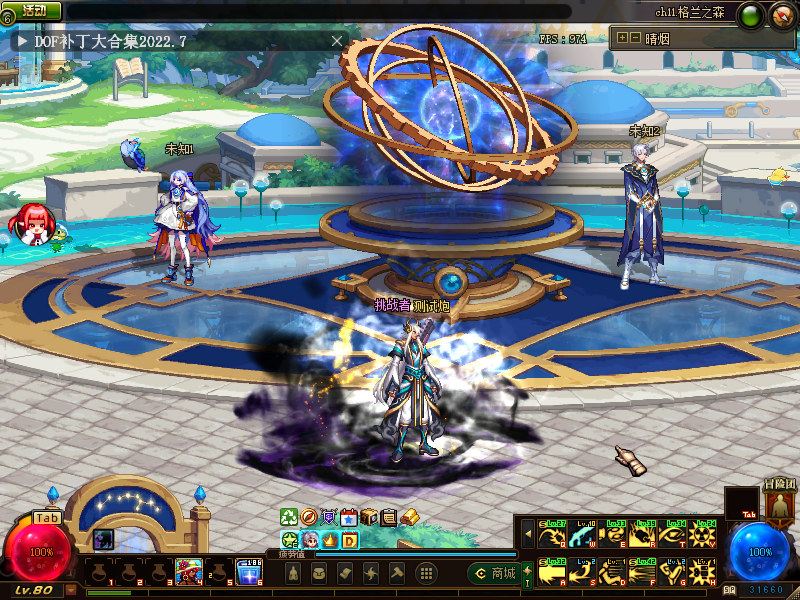Use the character portrait item in slot 4
Viewport: 800px width, 600px height.
(189, 572)
